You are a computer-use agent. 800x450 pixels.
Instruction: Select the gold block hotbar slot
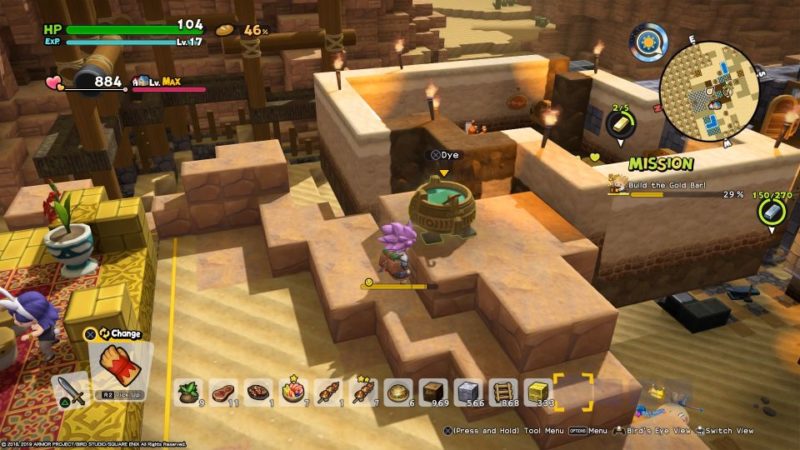(539, 391)
